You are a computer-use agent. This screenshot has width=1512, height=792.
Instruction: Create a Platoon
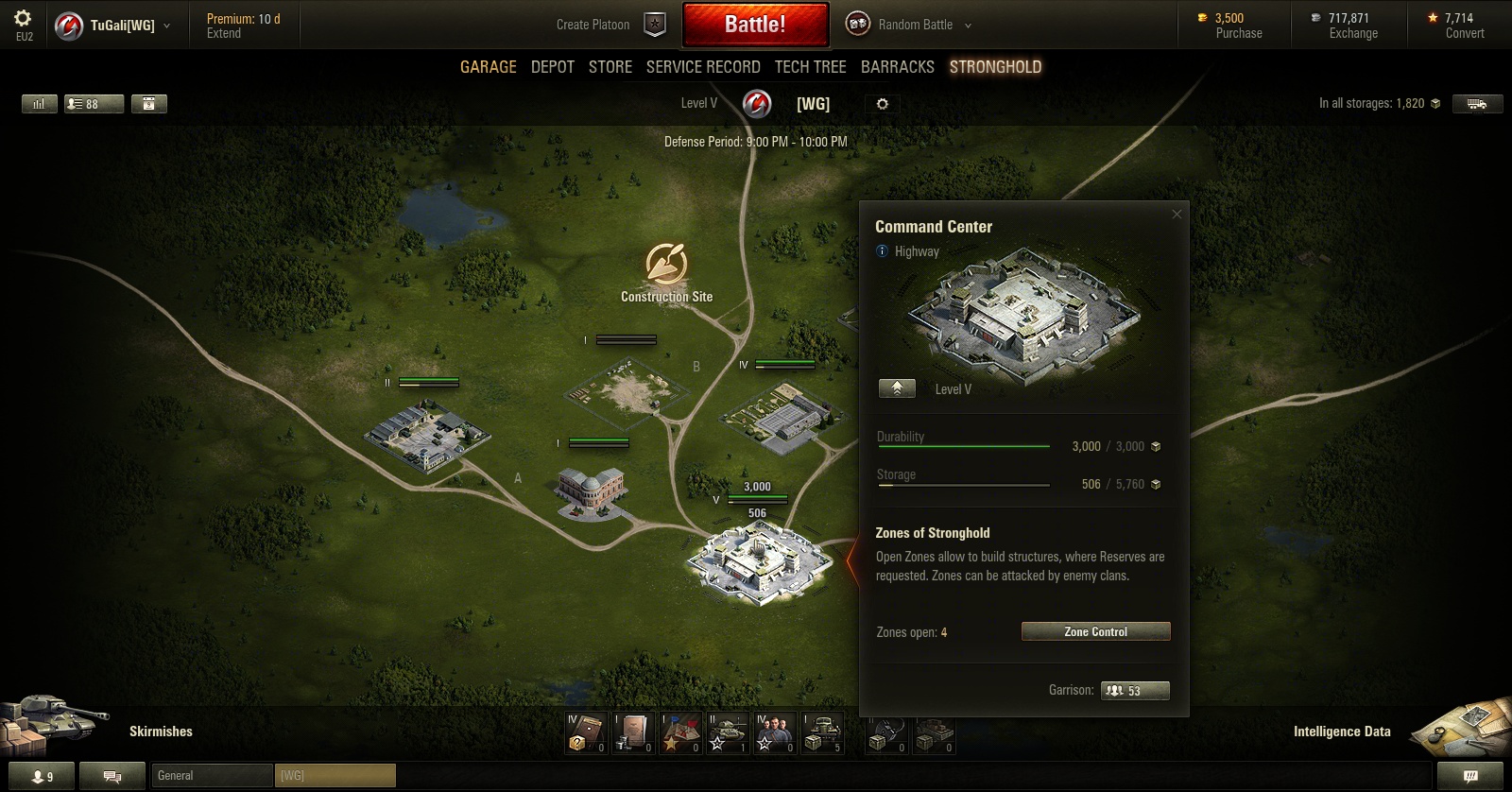click(610, 25)
